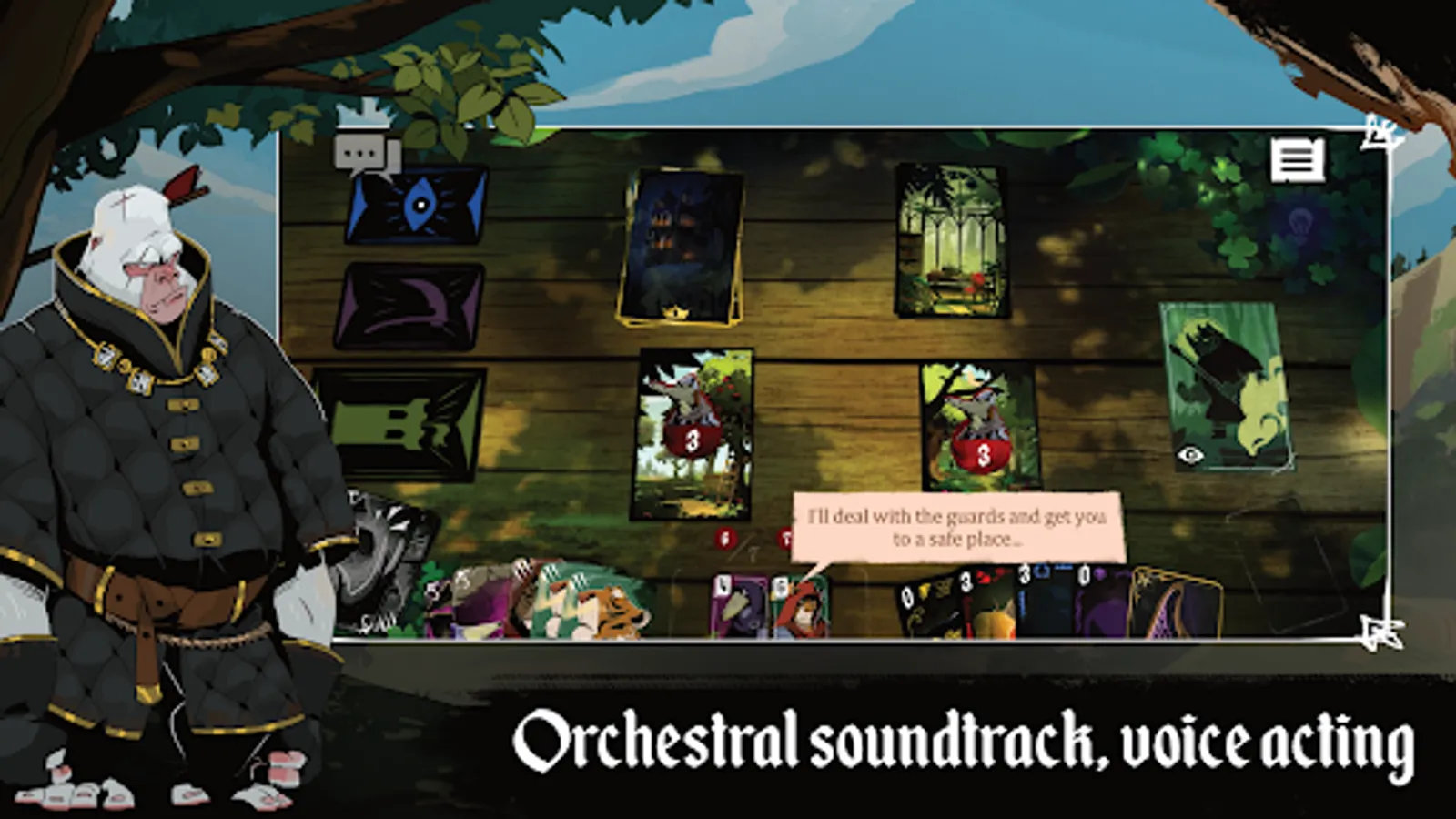Click the red token showing 3 on the right card
The width and height of the screenshot is (1456, 819).
[982, 452]
